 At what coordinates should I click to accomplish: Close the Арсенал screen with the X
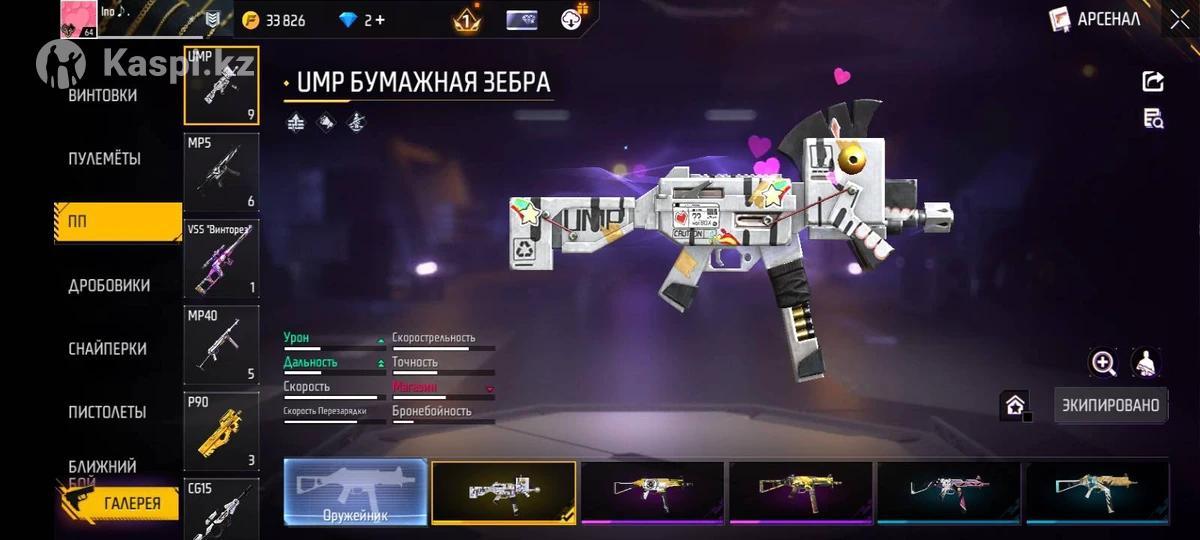[x=1179, y=19]
